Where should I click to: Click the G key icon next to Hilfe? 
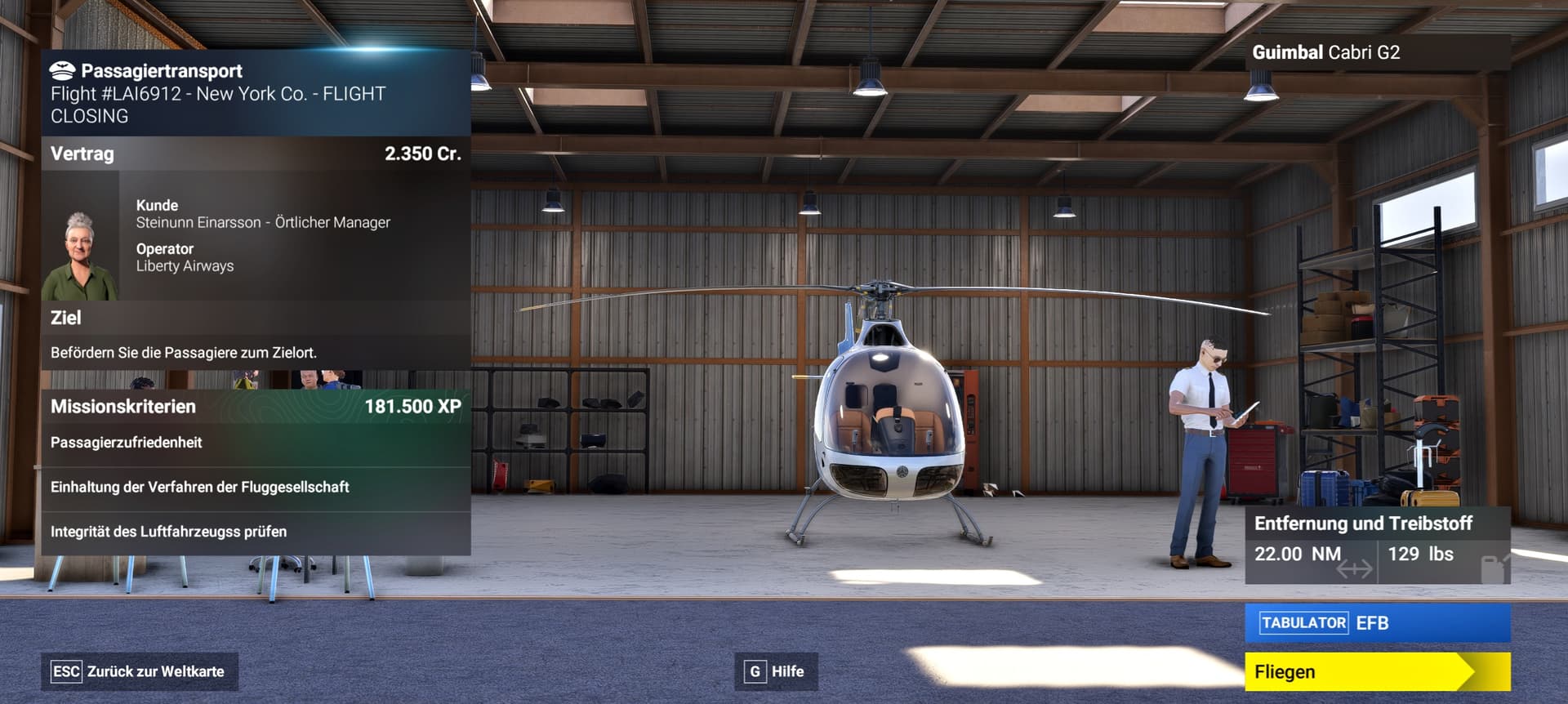pos(754,671)
